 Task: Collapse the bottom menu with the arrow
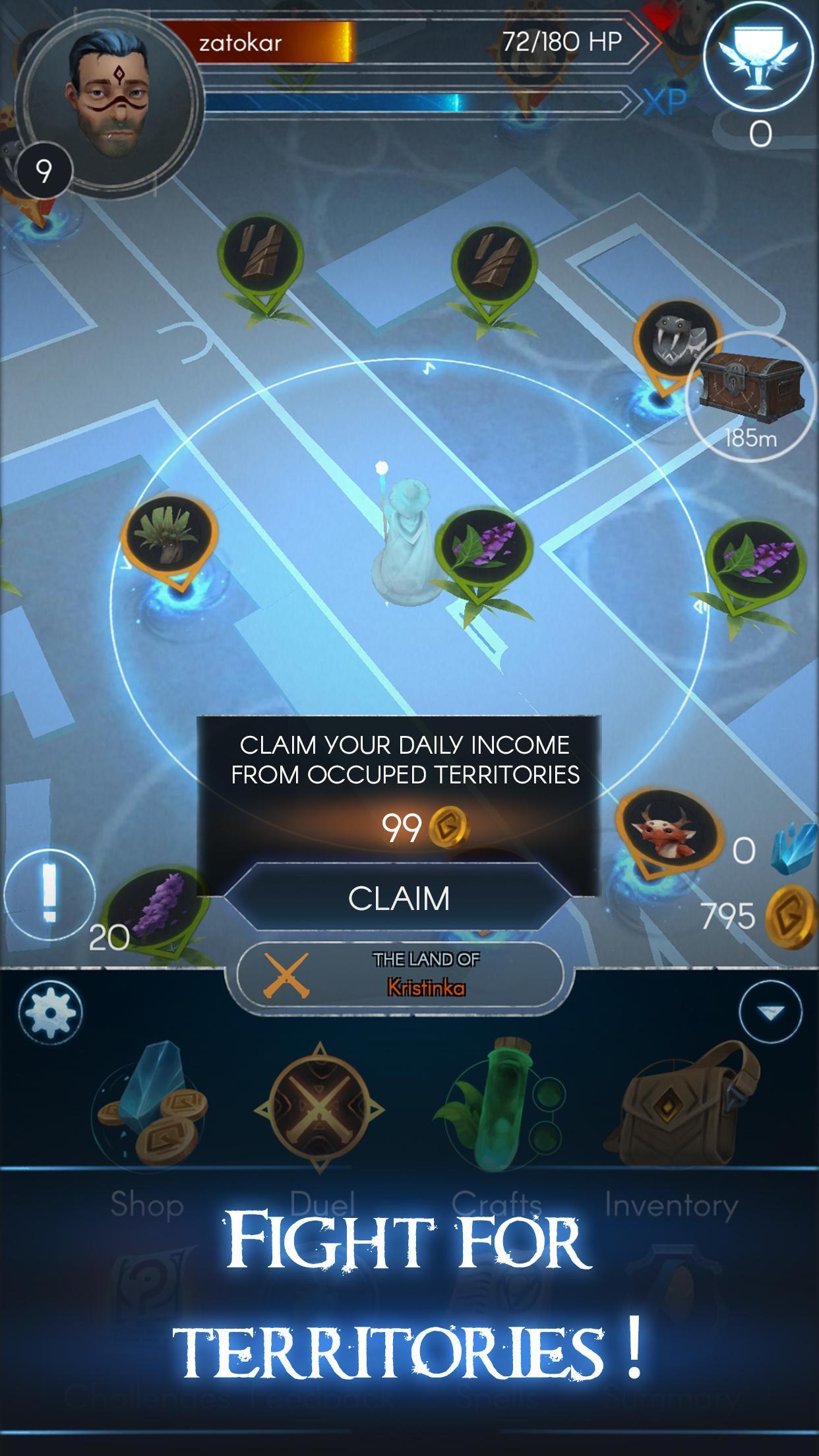770,1011
